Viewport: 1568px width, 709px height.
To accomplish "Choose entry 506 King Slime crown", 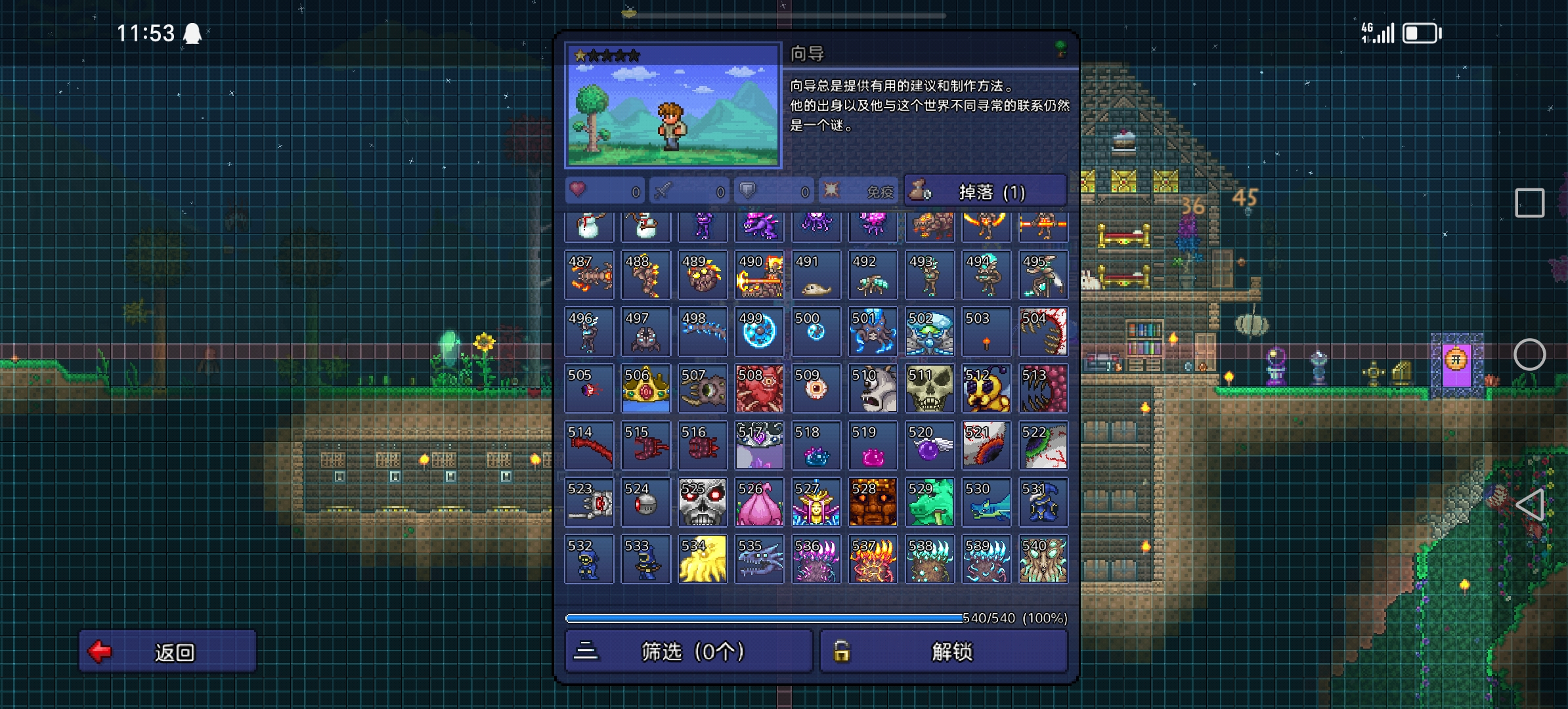I will 645,389.
